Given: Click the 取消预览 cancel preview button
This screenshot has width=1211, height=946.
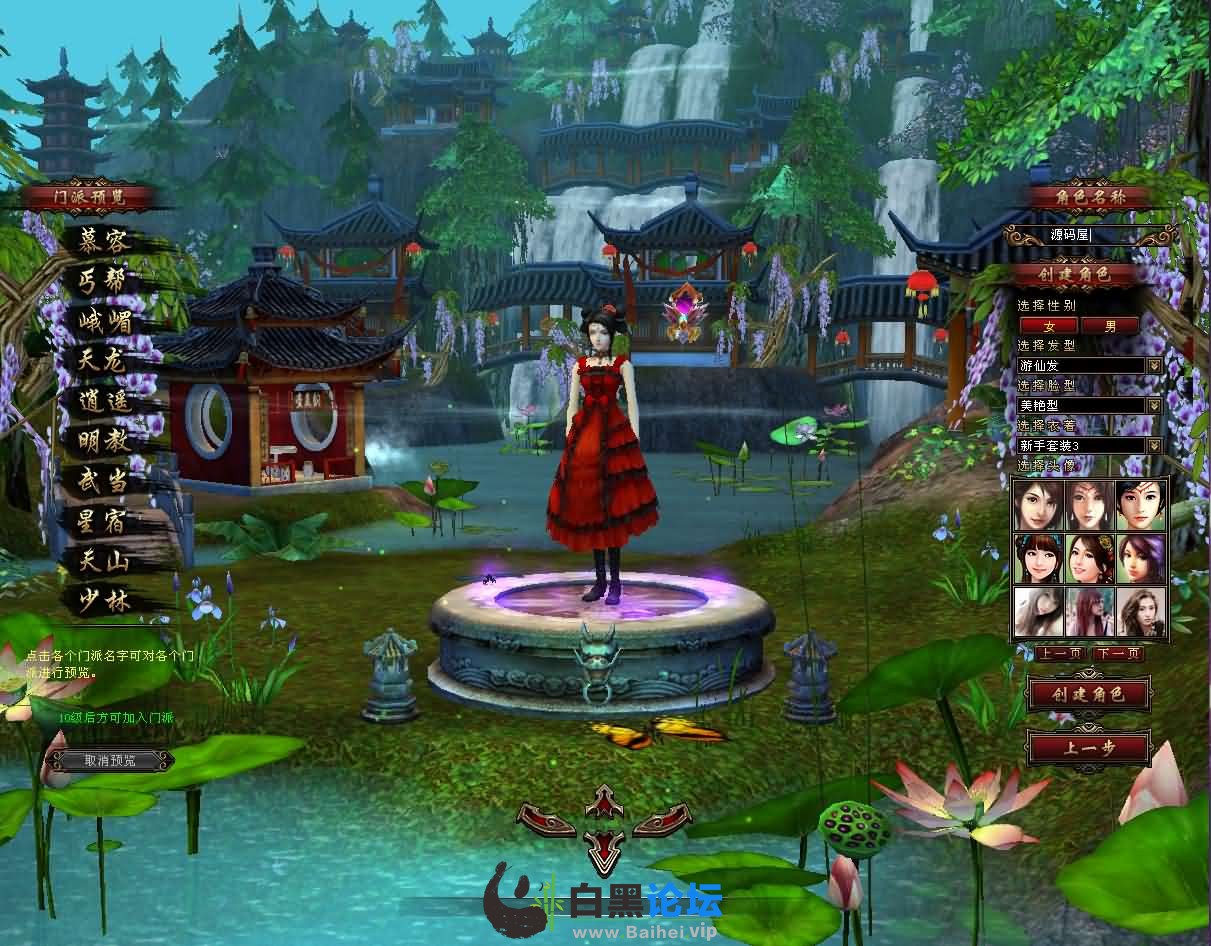Looking at the screenshot, I should tap(109, 761).
